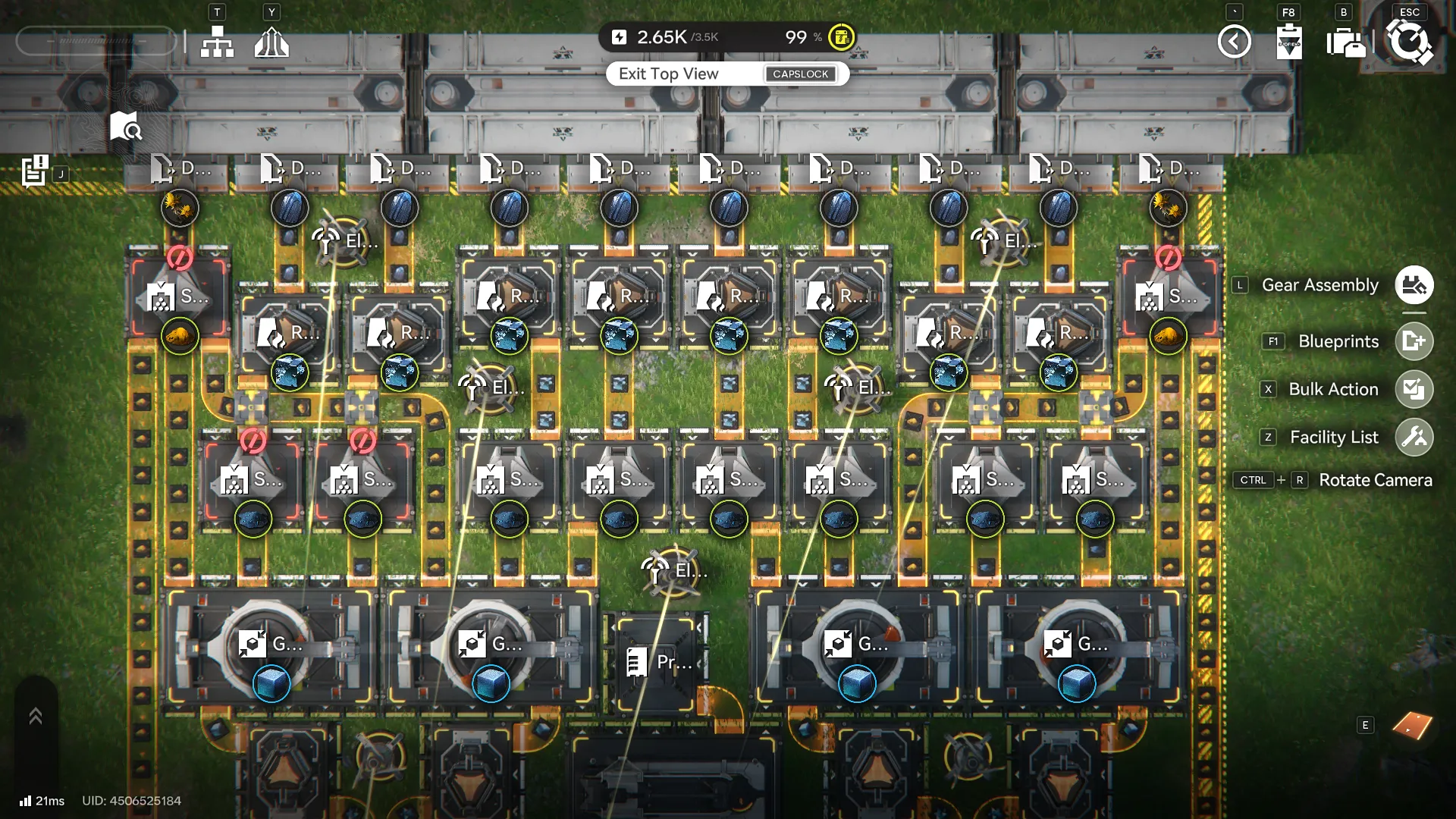Open the tech tree icon near T key
The height and width of the screenshot is (819, 1456).
tap(217, 42)
